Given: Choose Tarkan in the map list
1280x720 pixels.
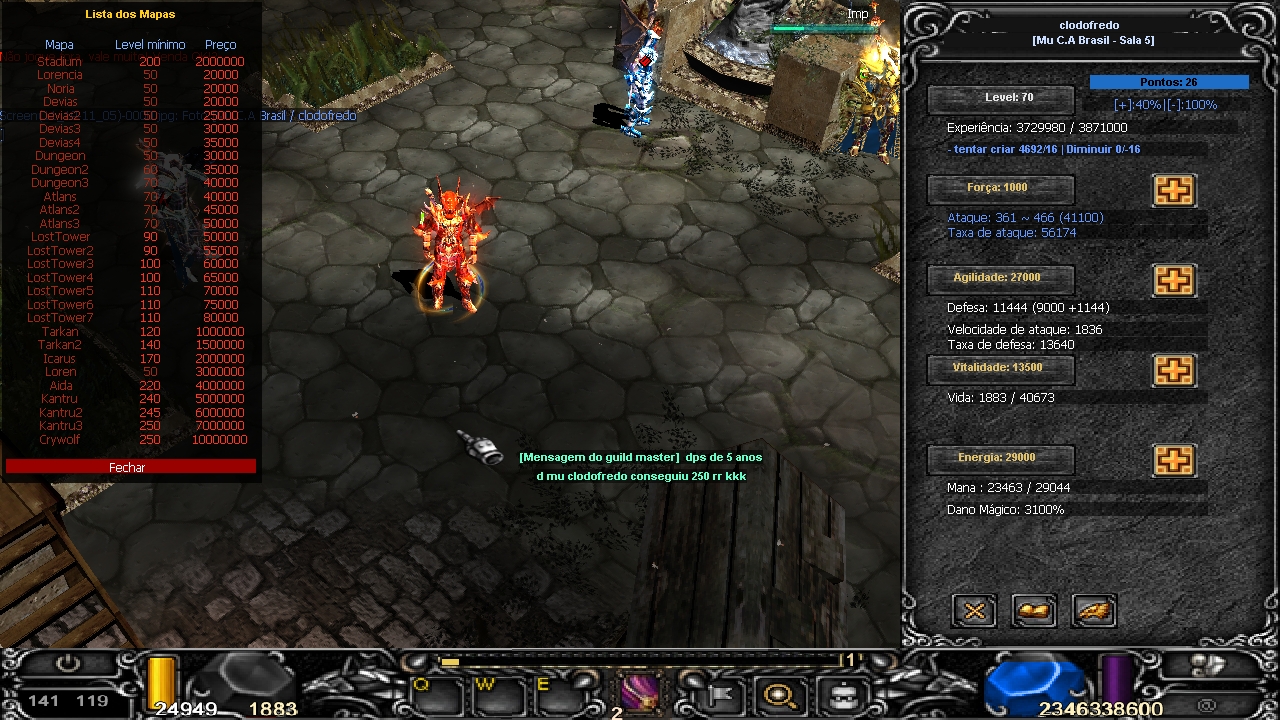Looking at the screenshot, I should coord(60,331).
